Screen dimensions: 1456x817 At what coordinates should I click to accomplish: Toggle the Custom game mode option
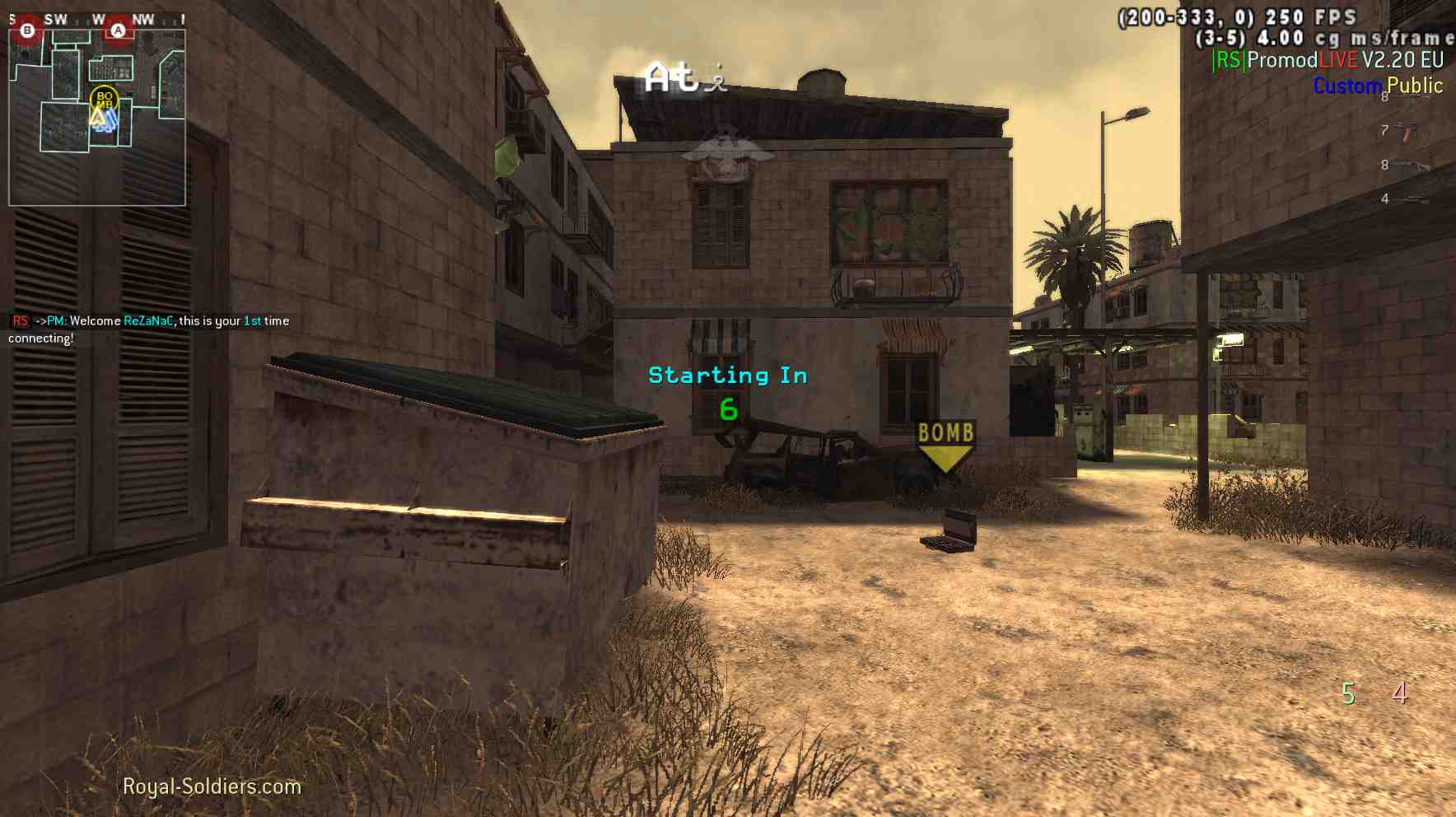[1348, 86]
